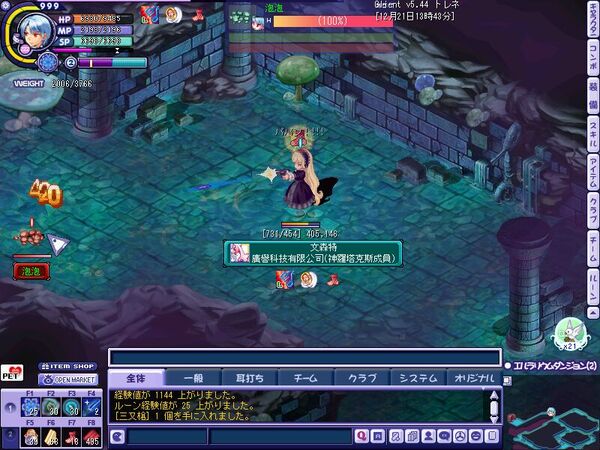This screenshot has width=600, height=450.
Task: Switch to the 一般 chat tab
Action: tap(191, 378)
